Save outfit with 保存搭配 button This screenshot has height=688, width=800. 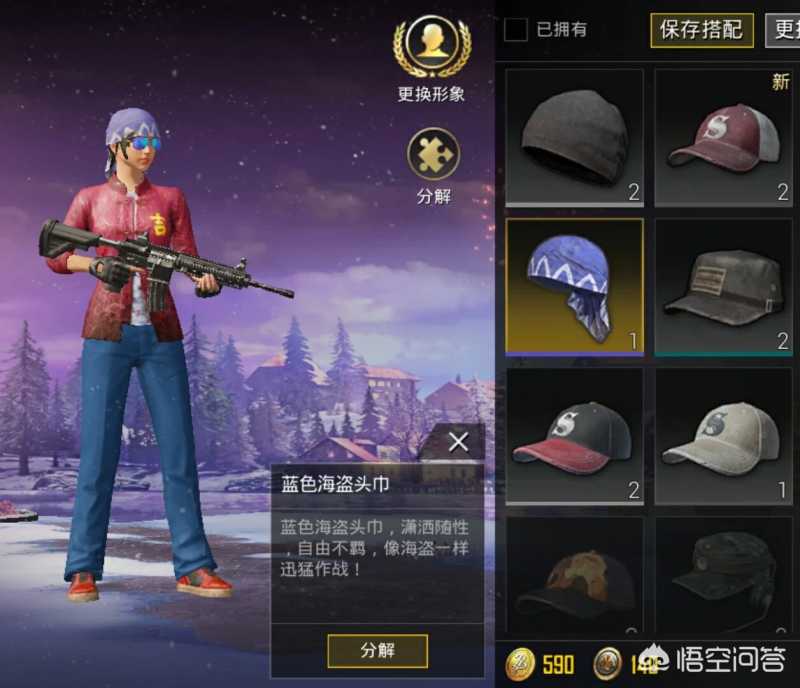(x=701, y=29)
